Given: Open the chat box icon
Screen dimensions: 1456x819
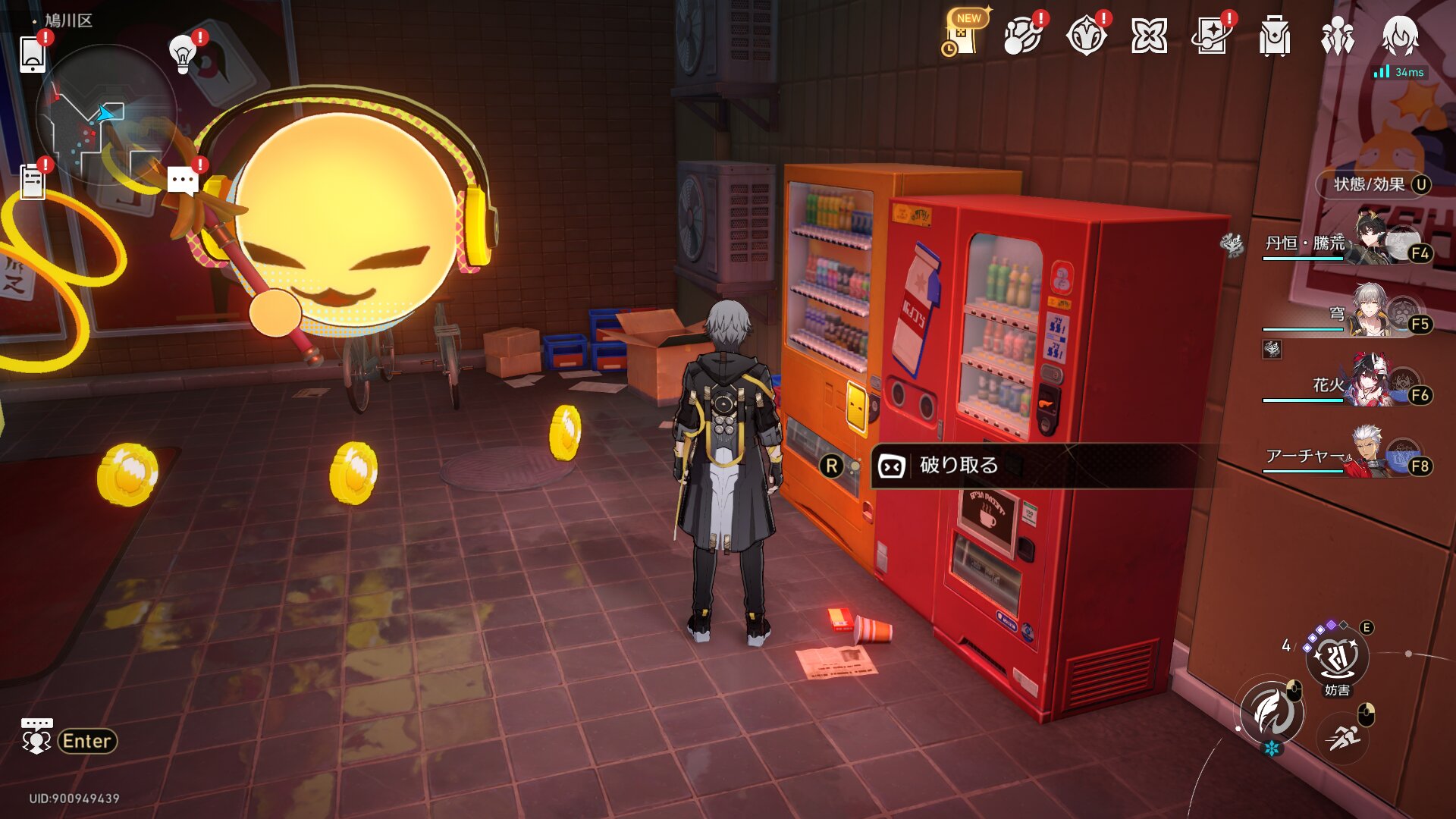Looking at the screenshot, I should click(x=36, y=737).
